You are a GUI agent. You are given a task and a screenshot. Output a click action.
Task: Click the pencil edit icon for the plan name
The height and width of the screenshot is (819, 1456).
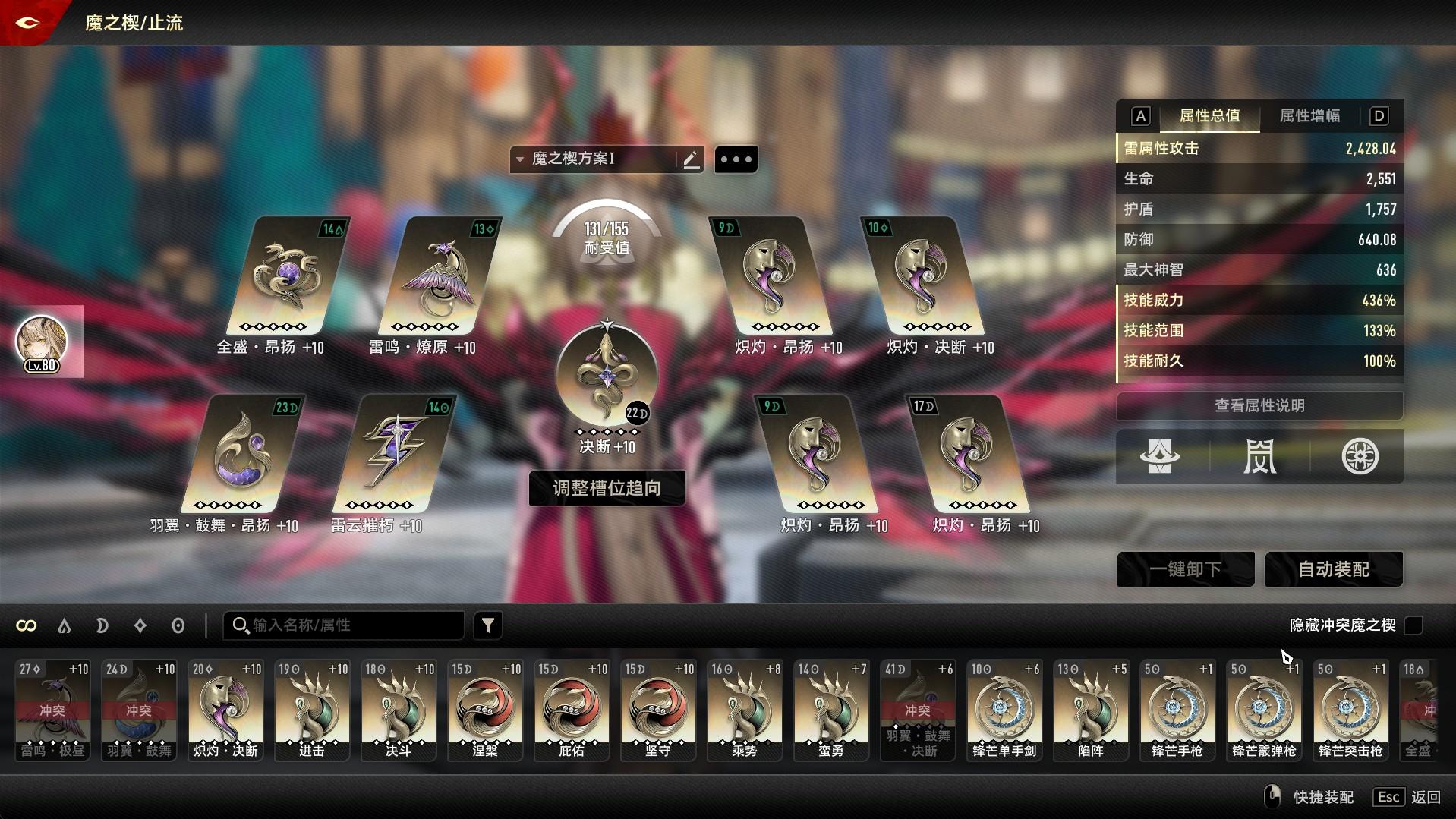(691, 159)
